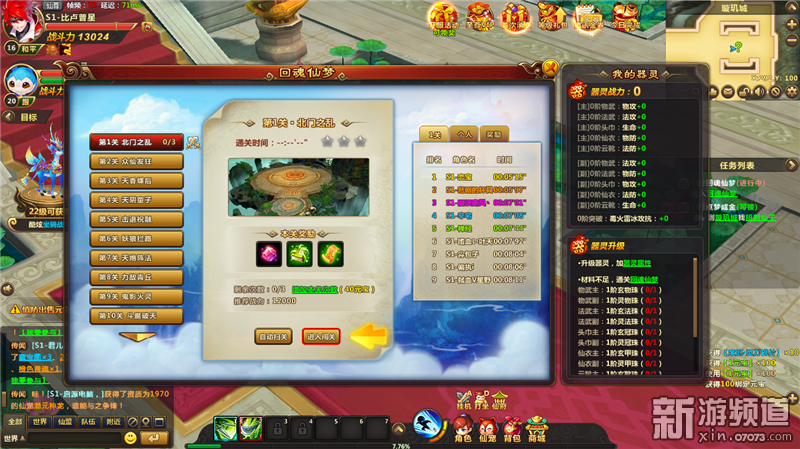The image size is (800, 449).
Task: Switch to the 个人 ranking tab
Action: (x=464, y=134)
